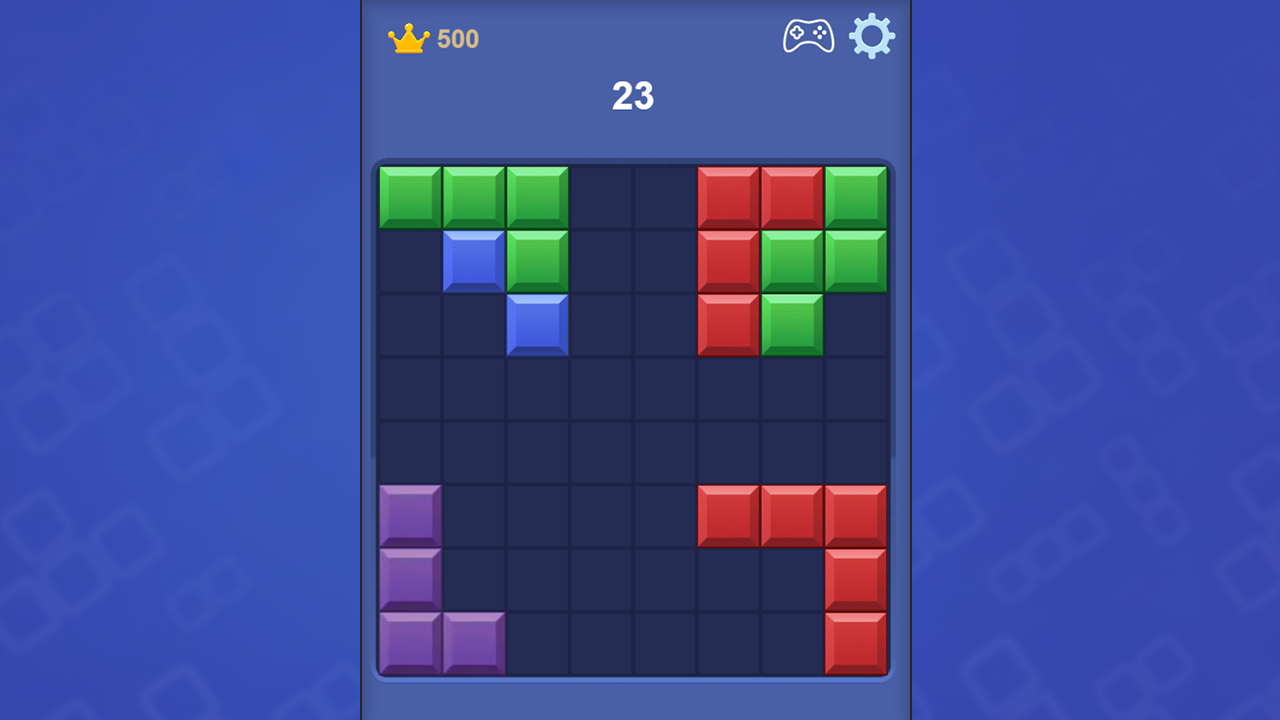The width and height of the screenshot is (1280, 720).
Task: Click the purple block beside the bottom-left one
Action: (473, 642)
